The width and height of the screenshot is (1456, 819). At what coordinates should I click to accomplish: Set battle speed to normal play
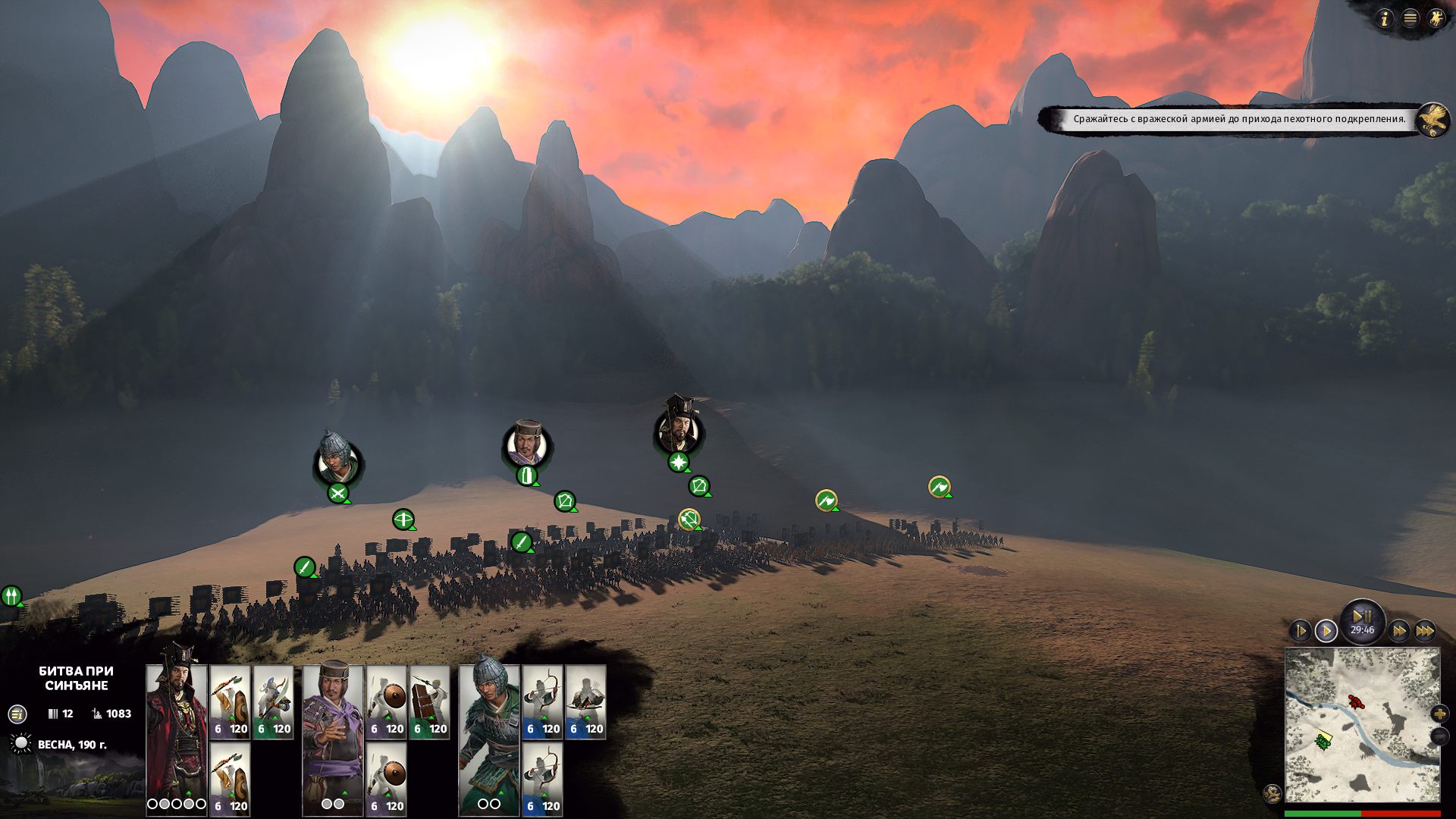(1326, 630)
